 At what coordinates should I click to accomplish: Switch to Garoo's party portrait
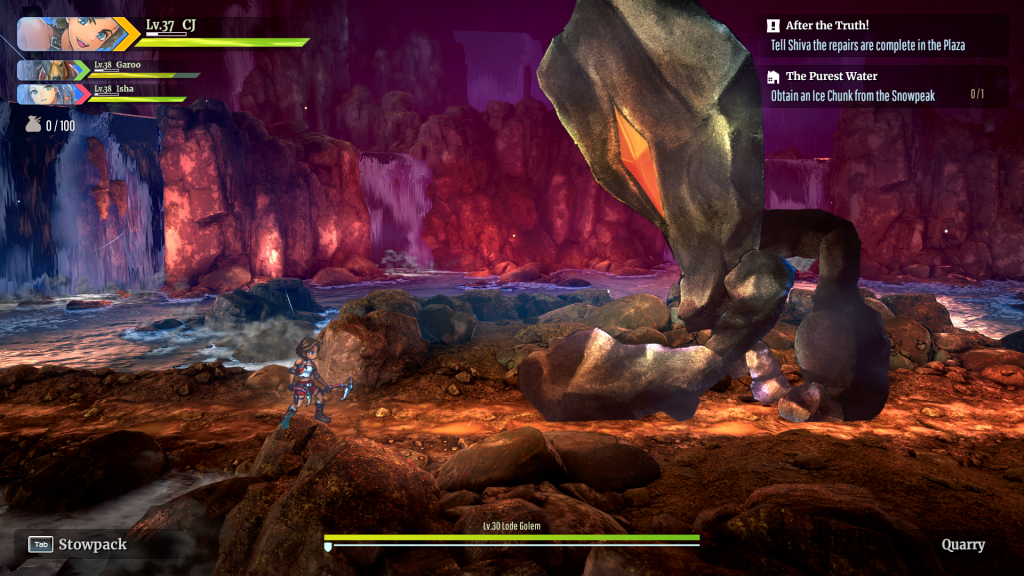(44, 70)
